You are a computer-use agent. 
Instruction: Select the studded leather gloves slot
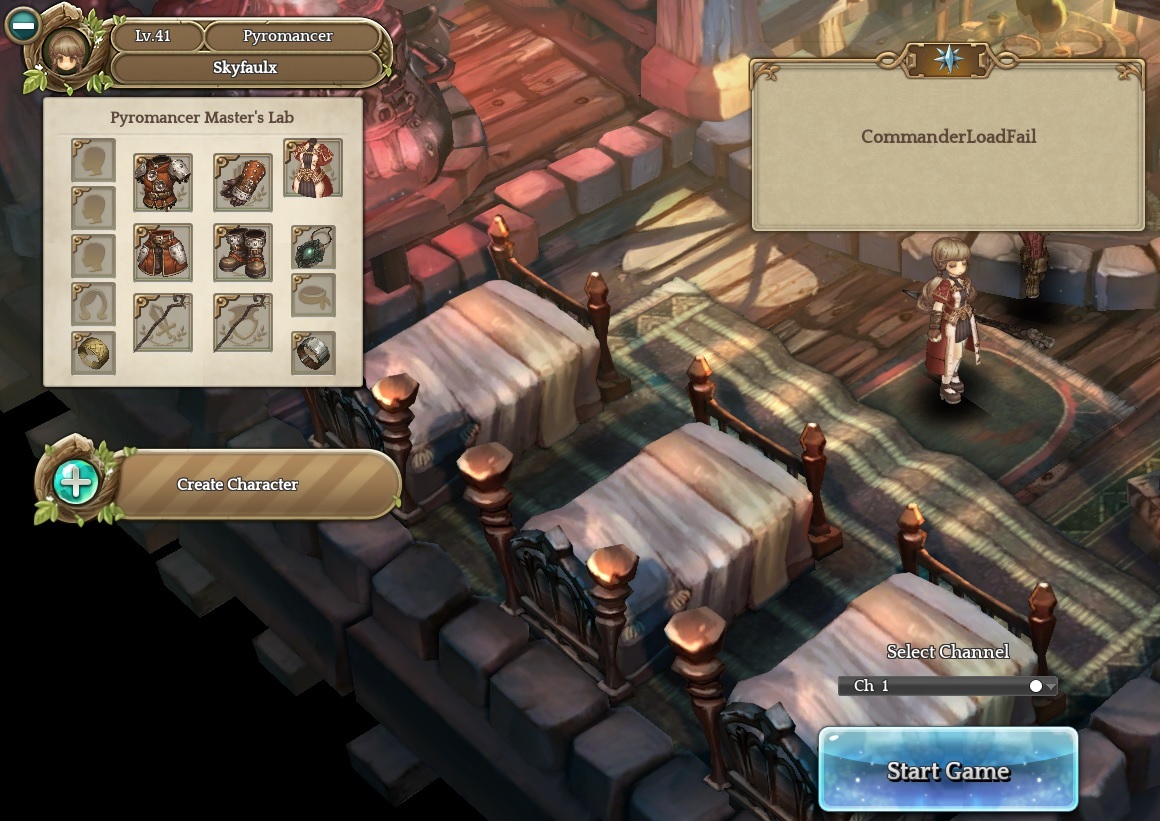click(x=242, y=183)
